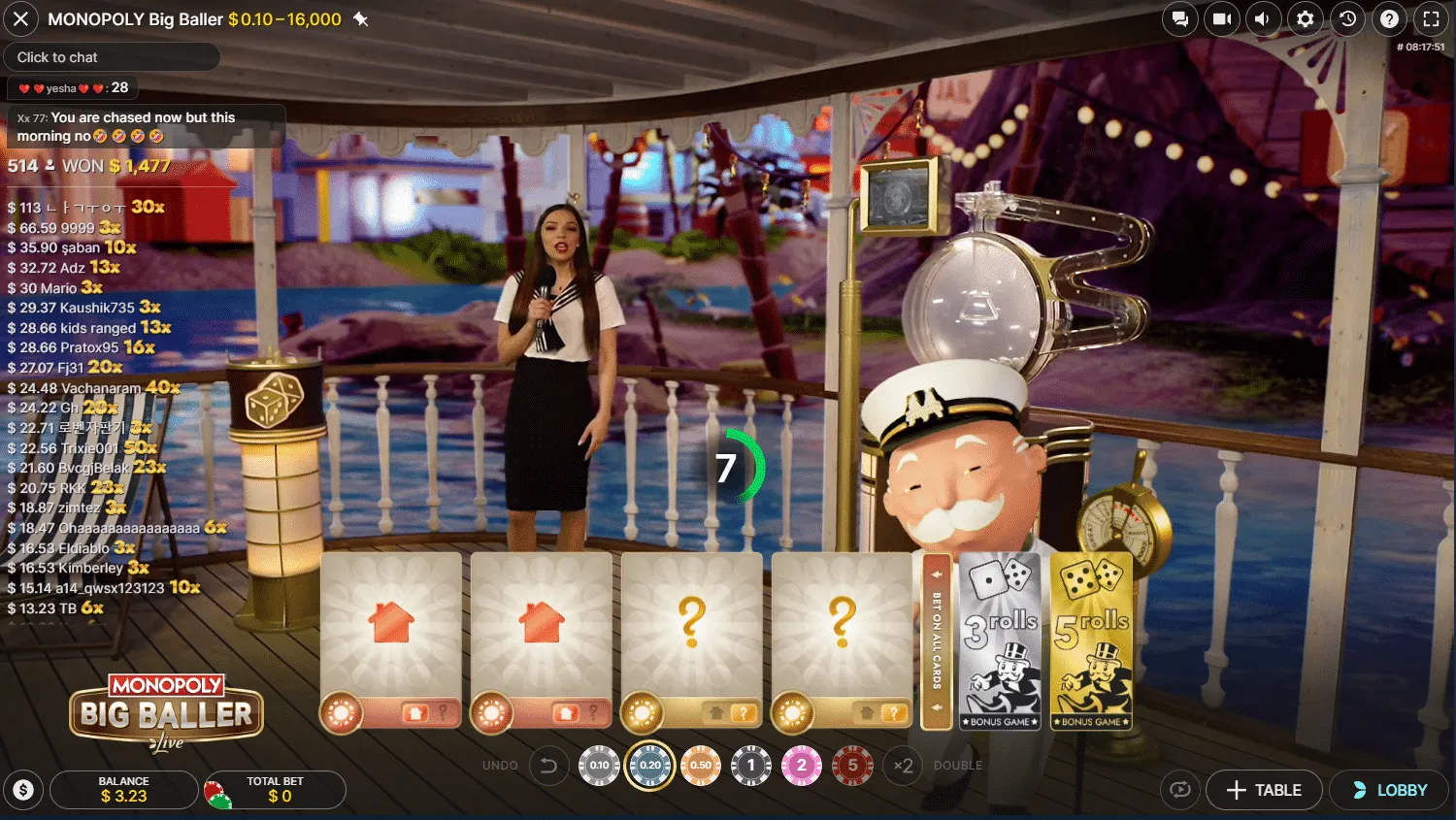
Task: Select the 5 value chip
Action: click(852, 765)
